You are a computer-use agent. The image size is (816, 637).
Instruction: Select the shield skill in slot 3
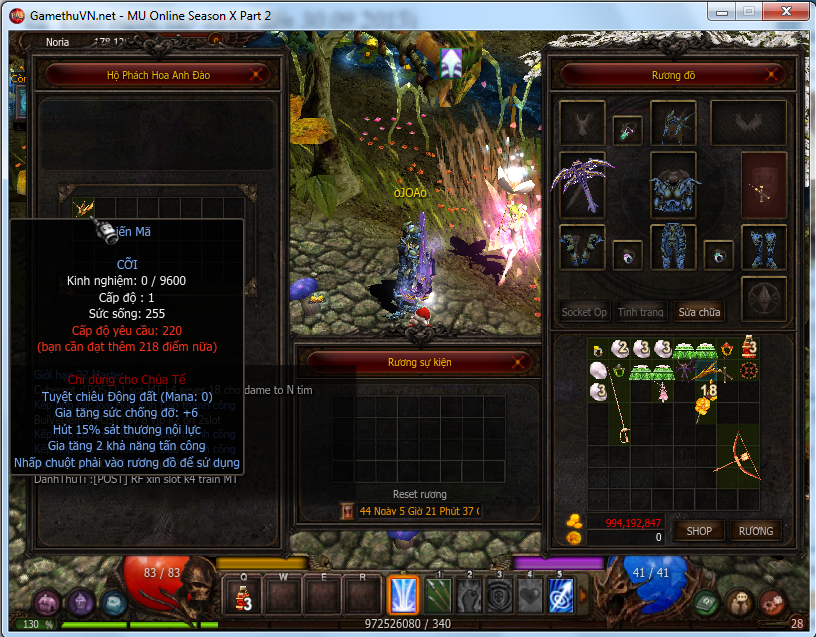(x=500, y=597)
